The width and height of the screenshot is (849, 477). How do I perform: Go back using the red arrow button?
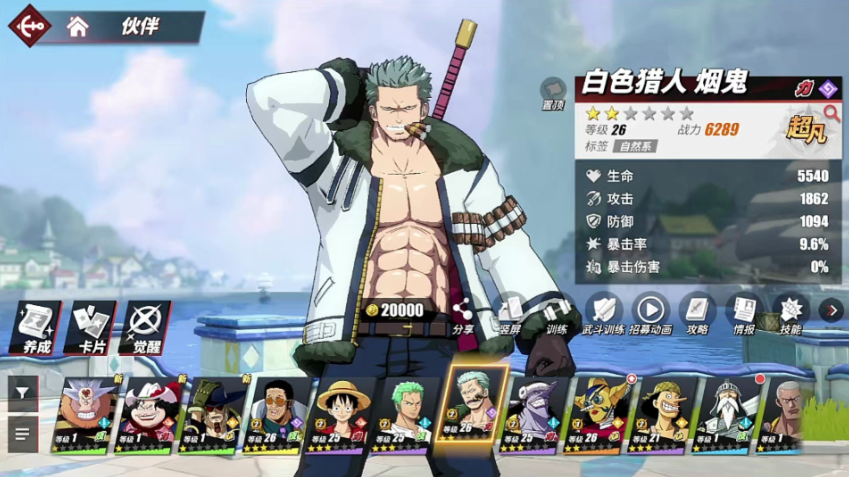click(x=28, y=25)
